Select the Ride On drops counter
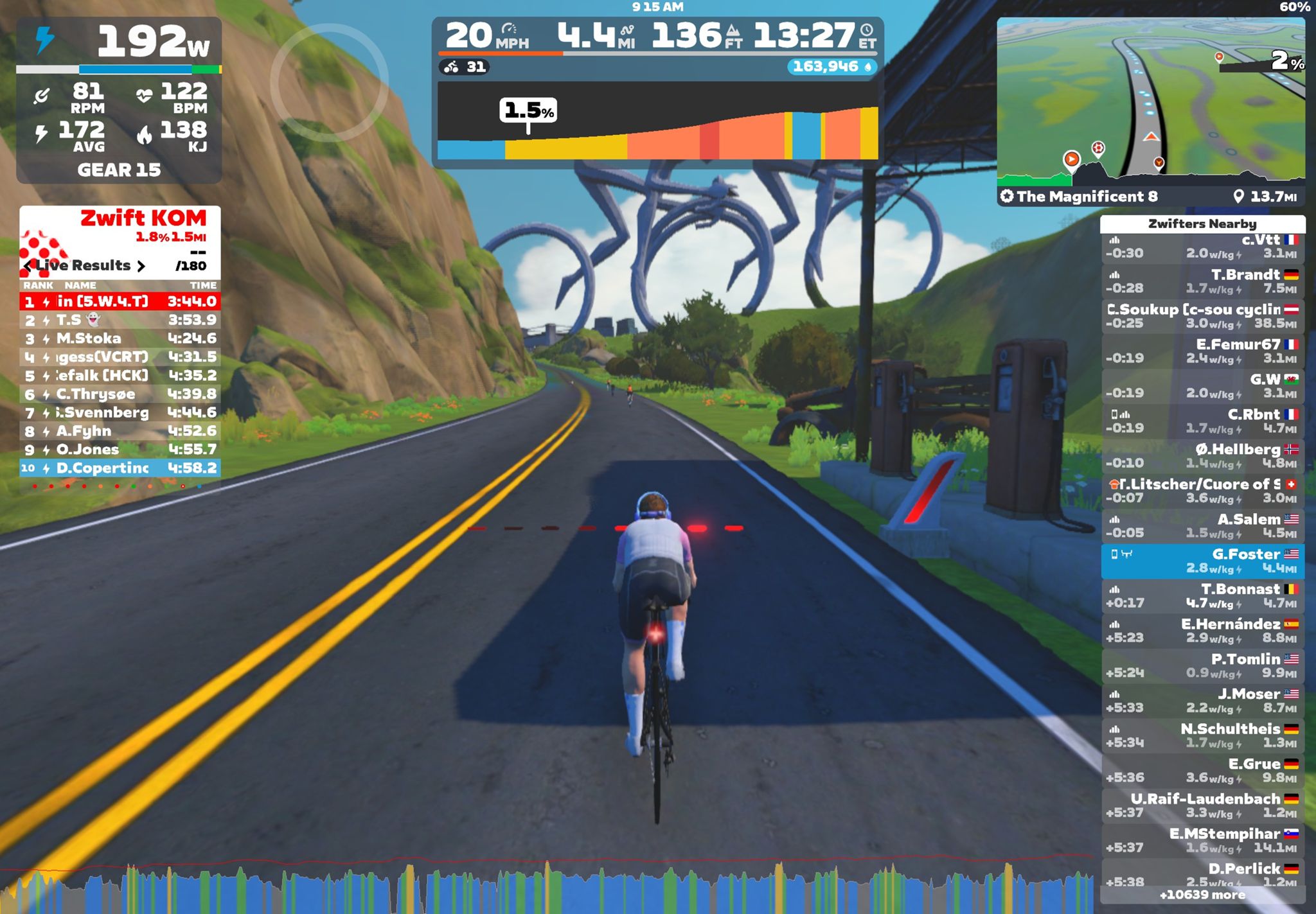This screenshot has width=1316, height=914. coord(831,67)
